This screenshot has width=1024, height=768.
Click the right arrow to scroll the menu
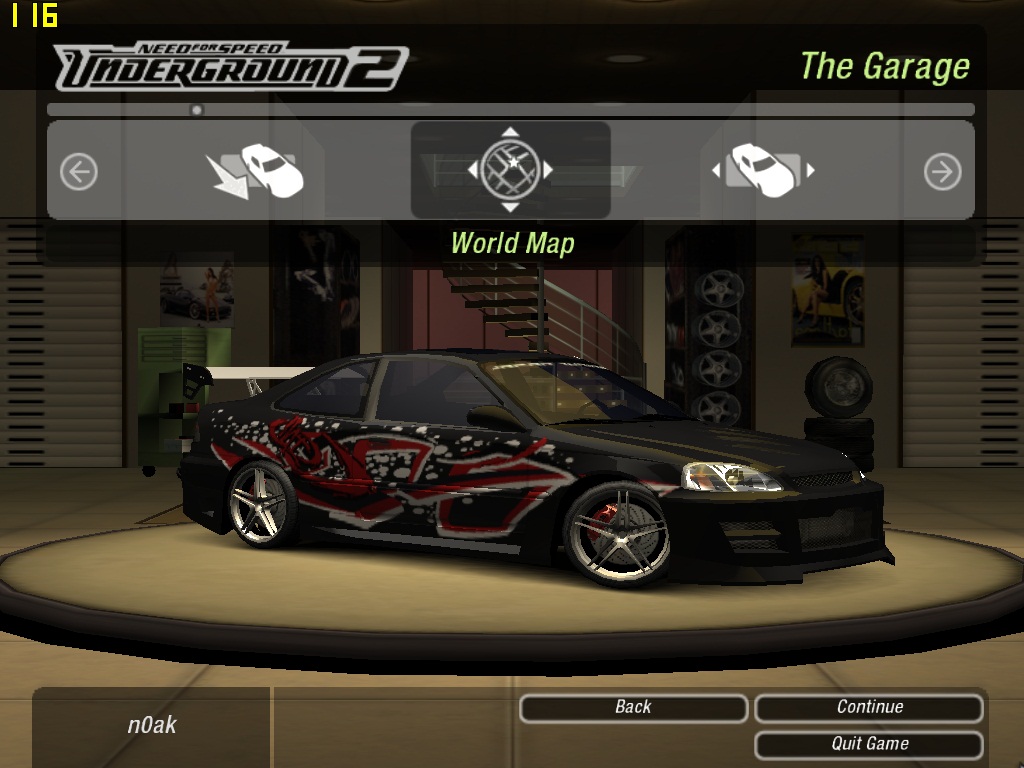pyautogui.click(x=942, y=172)
